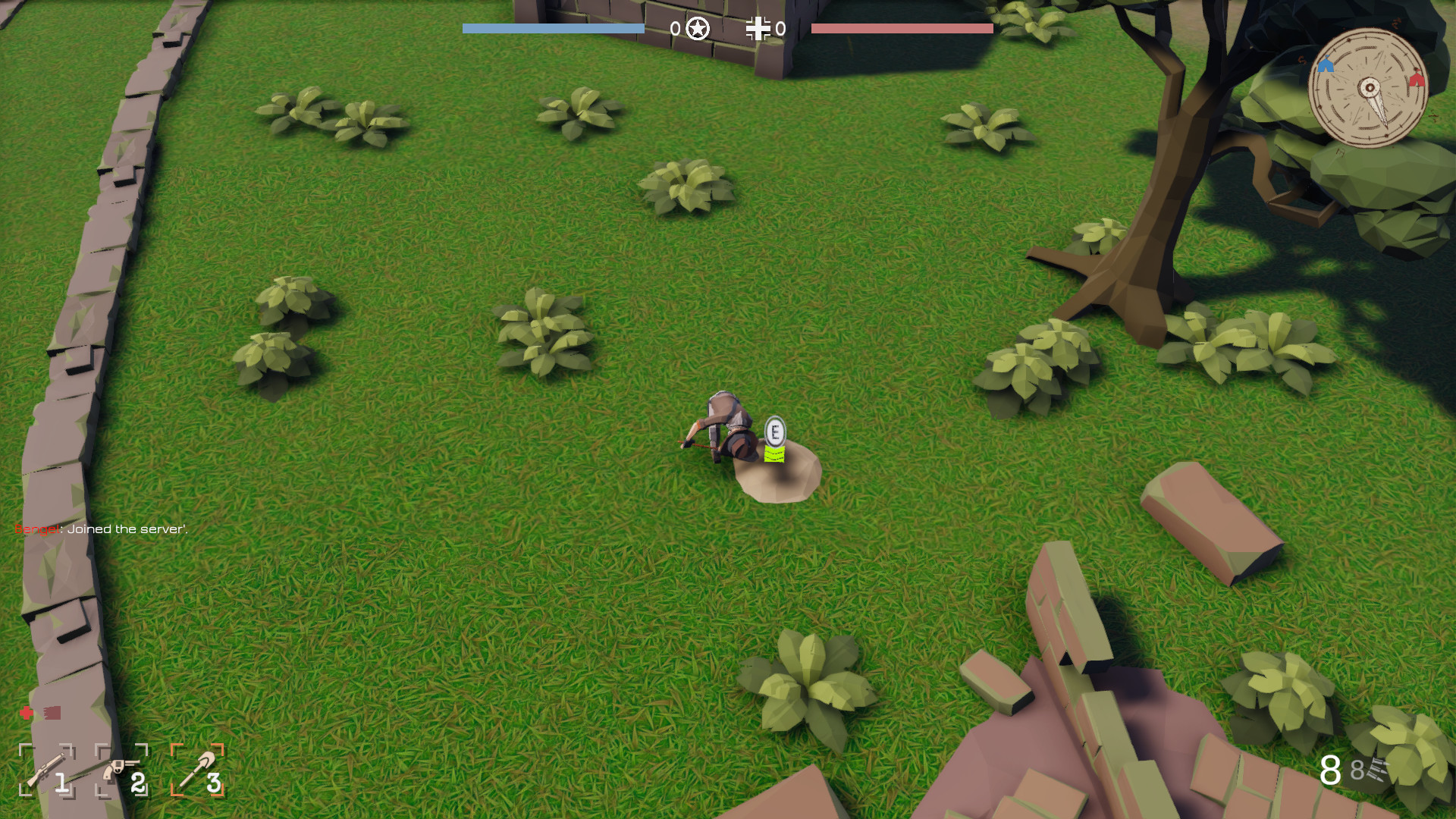Click the compass needle on the minimap
The height and width of the screenshot is (819, 1456).
tap(1373, 91)
